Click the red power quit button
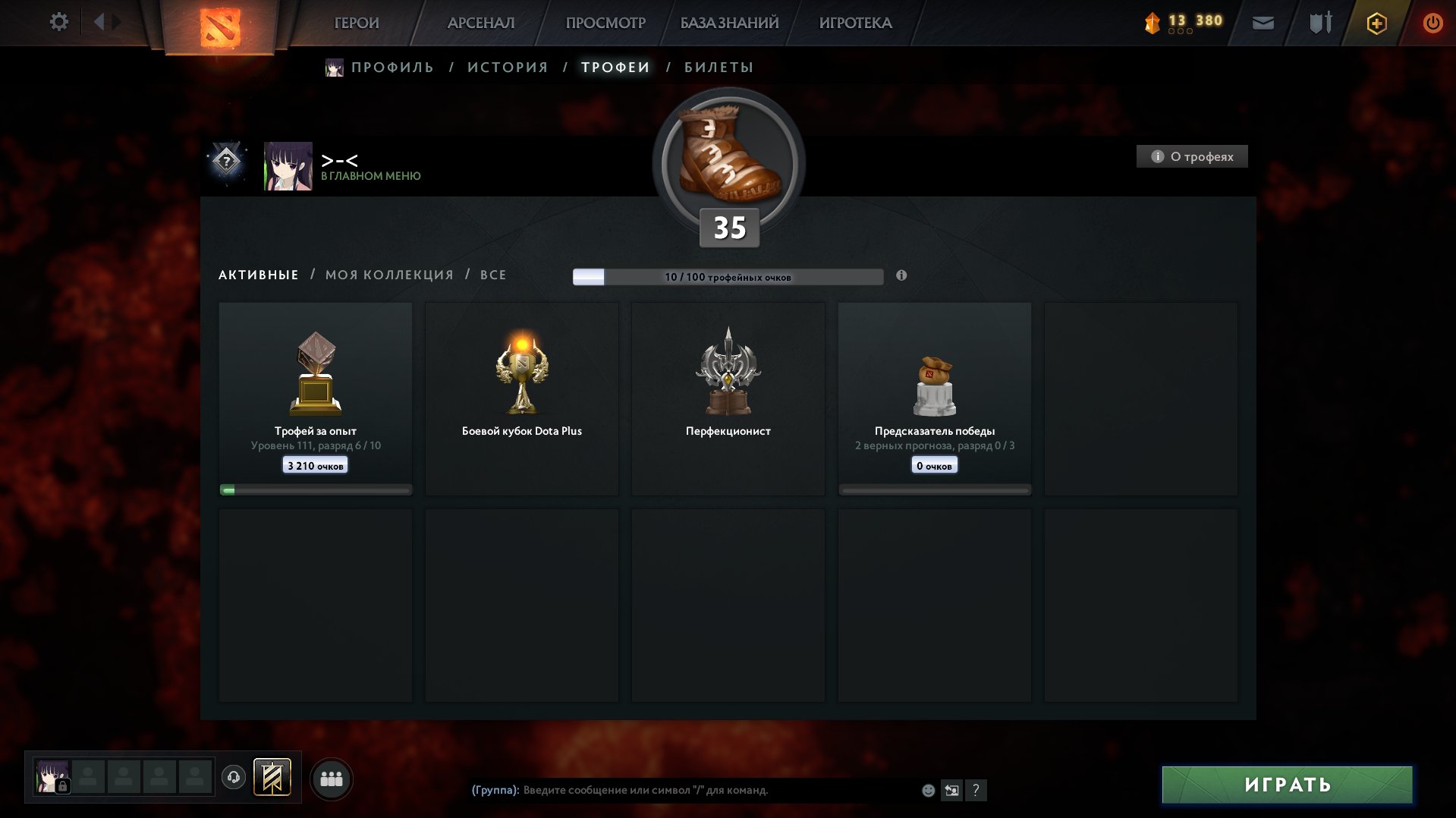The height and width of the screenshot is (818, 1456). click(1432, 23)
